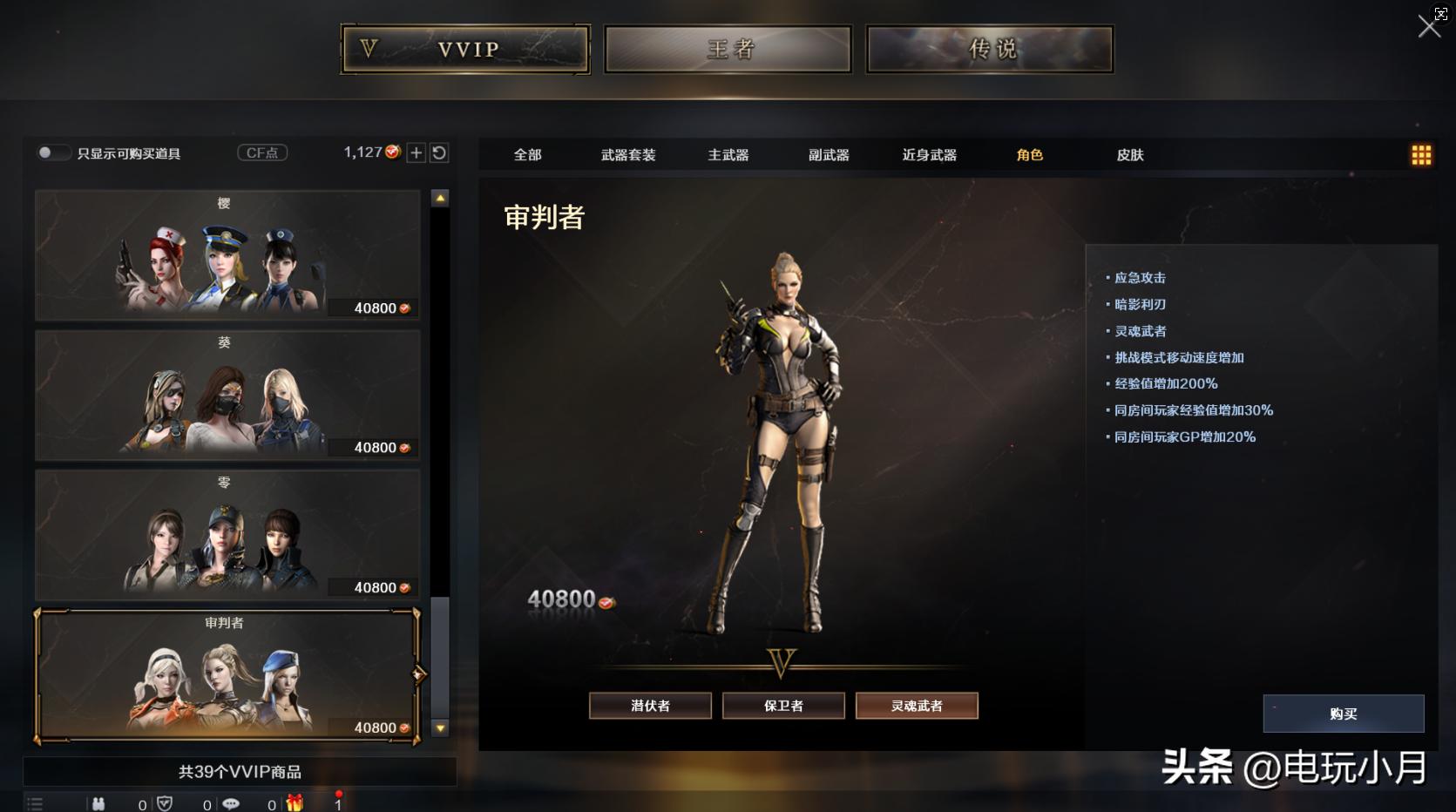Screen dimensions: 1456x812
Task: Open the 副武器 category
Action: (x=829, y=155)
